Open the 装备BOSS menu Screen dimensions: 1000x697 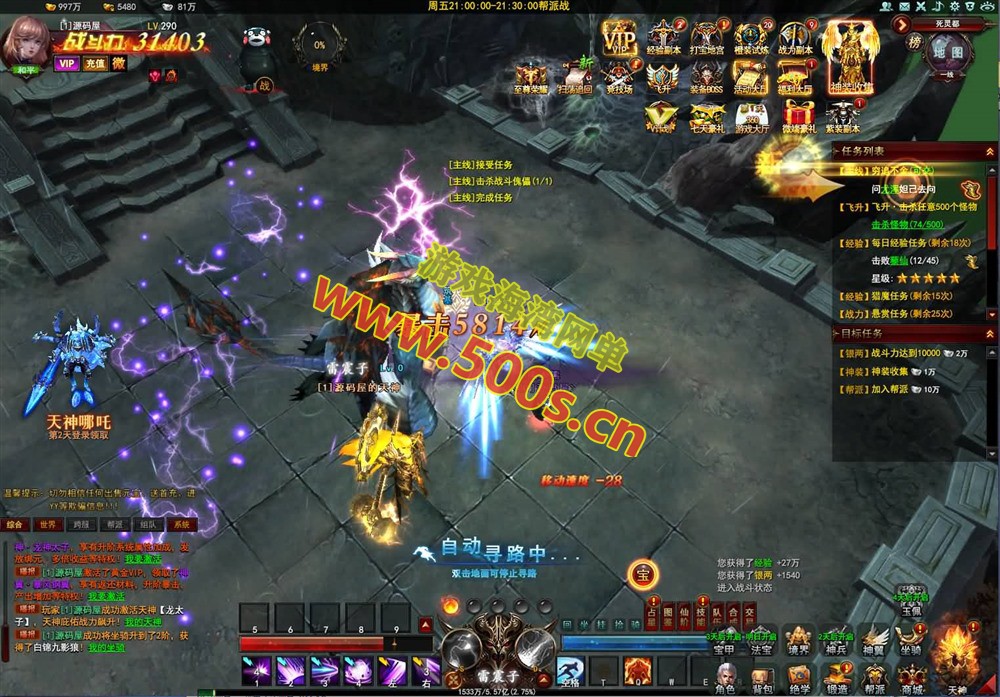tap(706, 77)
